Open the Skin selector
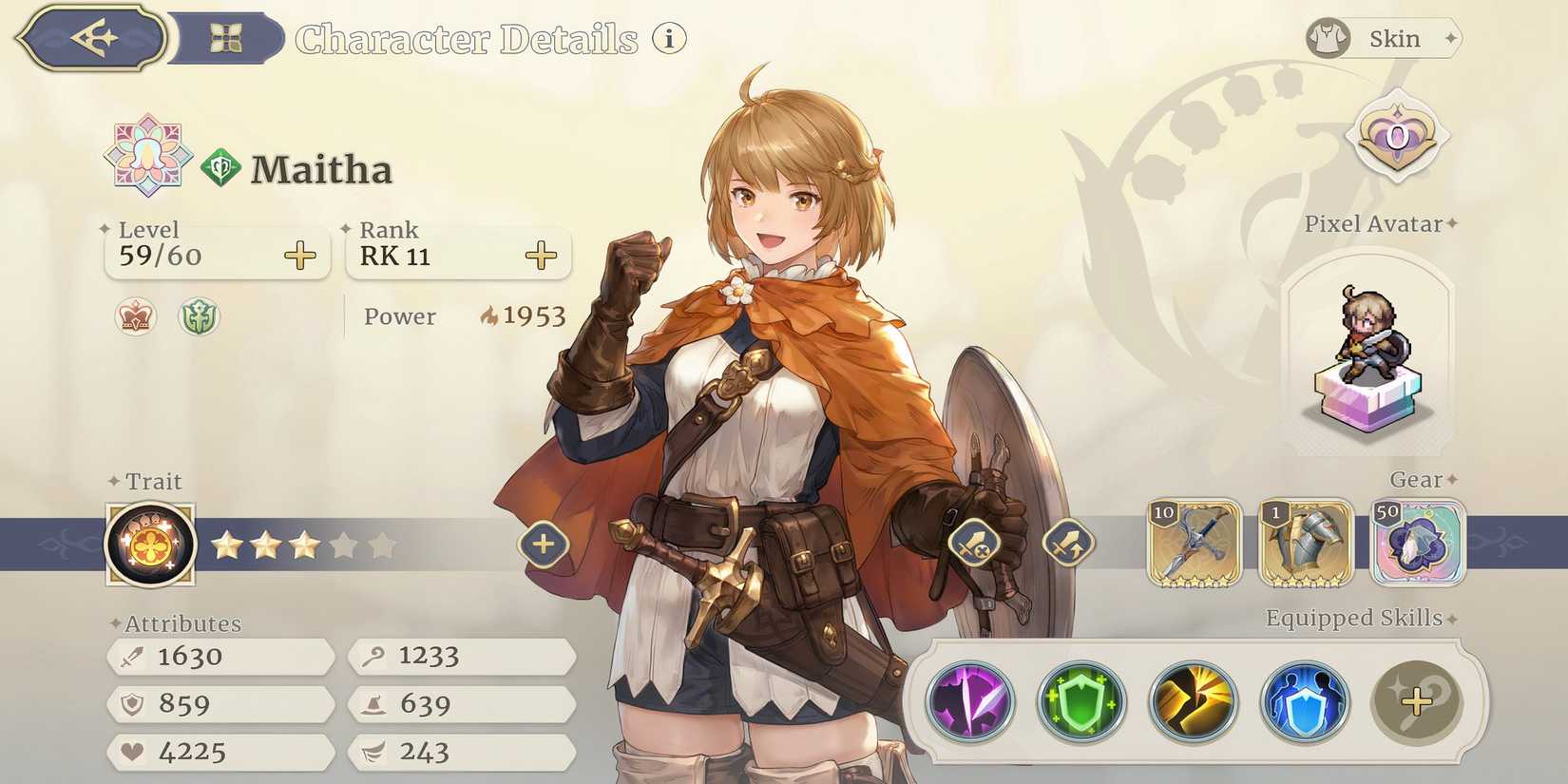Viewport: 1568px width, 784px height. point(1385,38)
